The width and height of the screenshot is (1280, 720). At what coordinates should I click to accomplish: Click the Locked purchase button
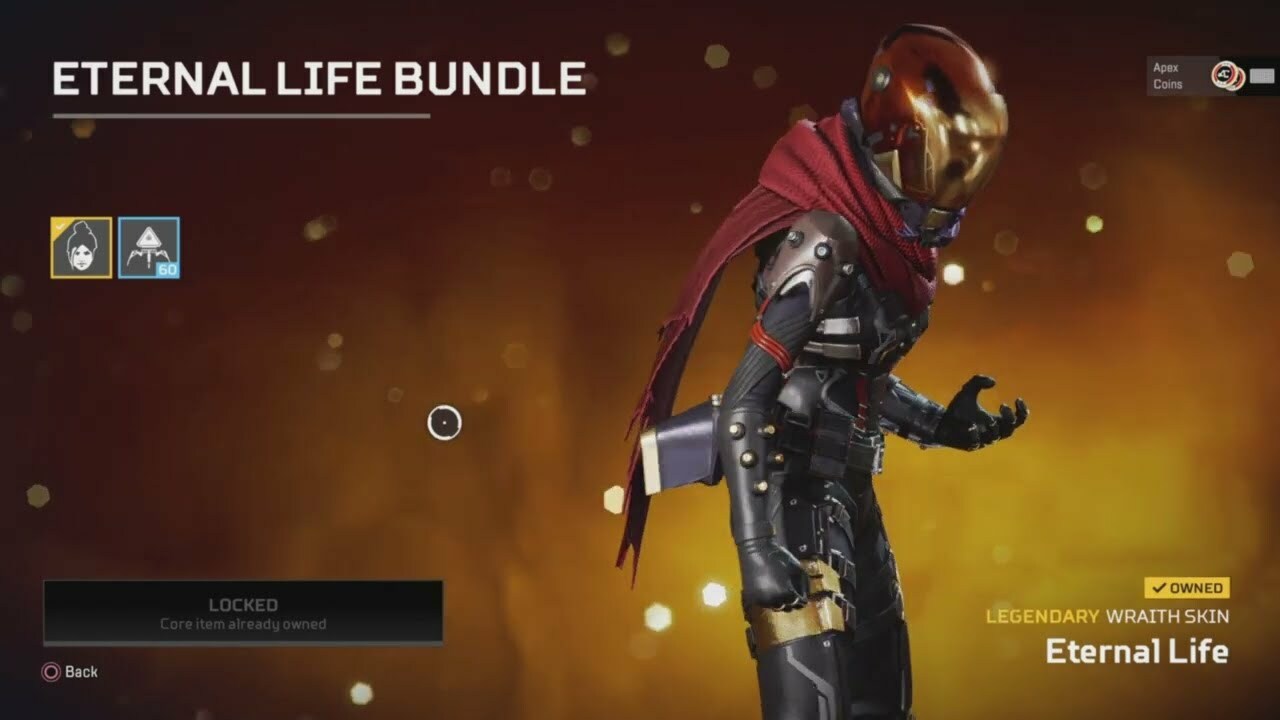pos(243,613)
